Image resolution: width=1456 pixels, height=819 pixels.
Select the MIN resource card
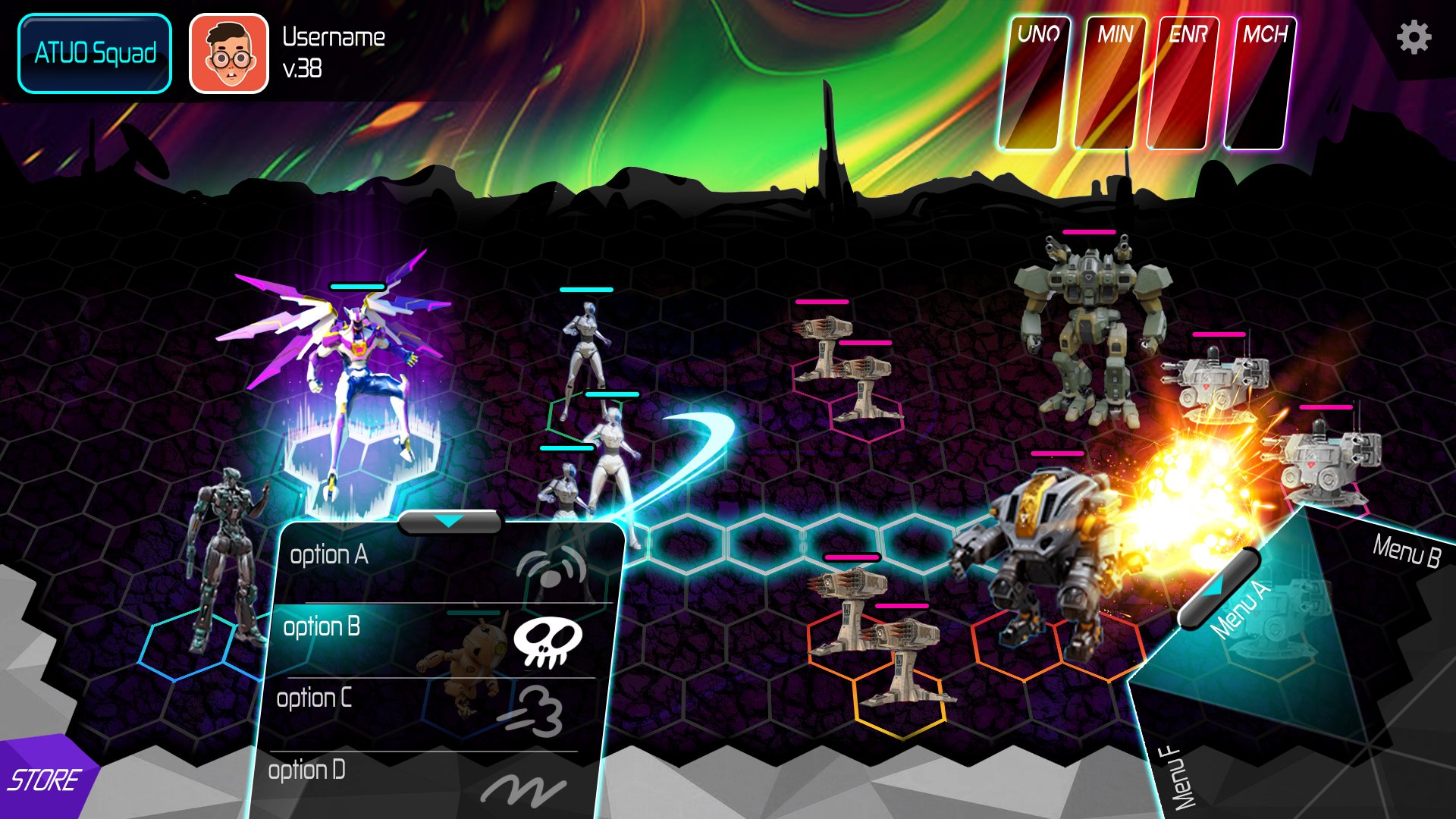coord(1109,83)
